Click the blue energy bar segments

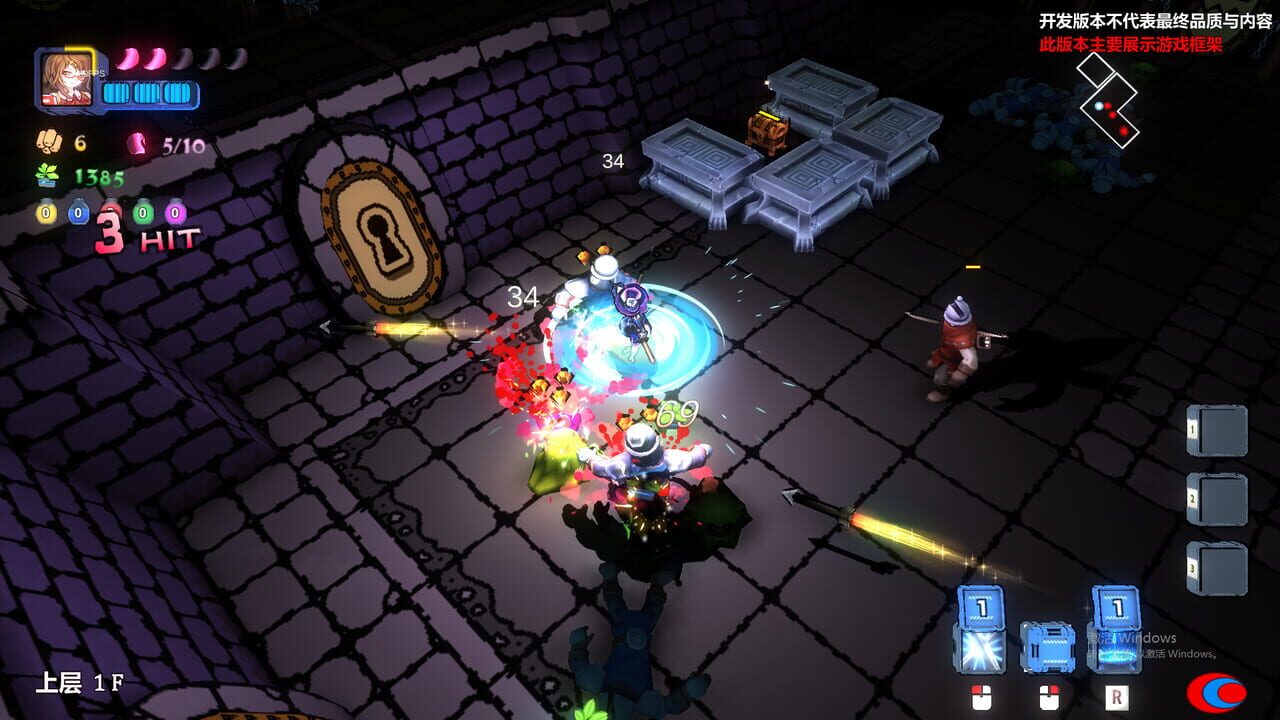click(x=148, y=92)
